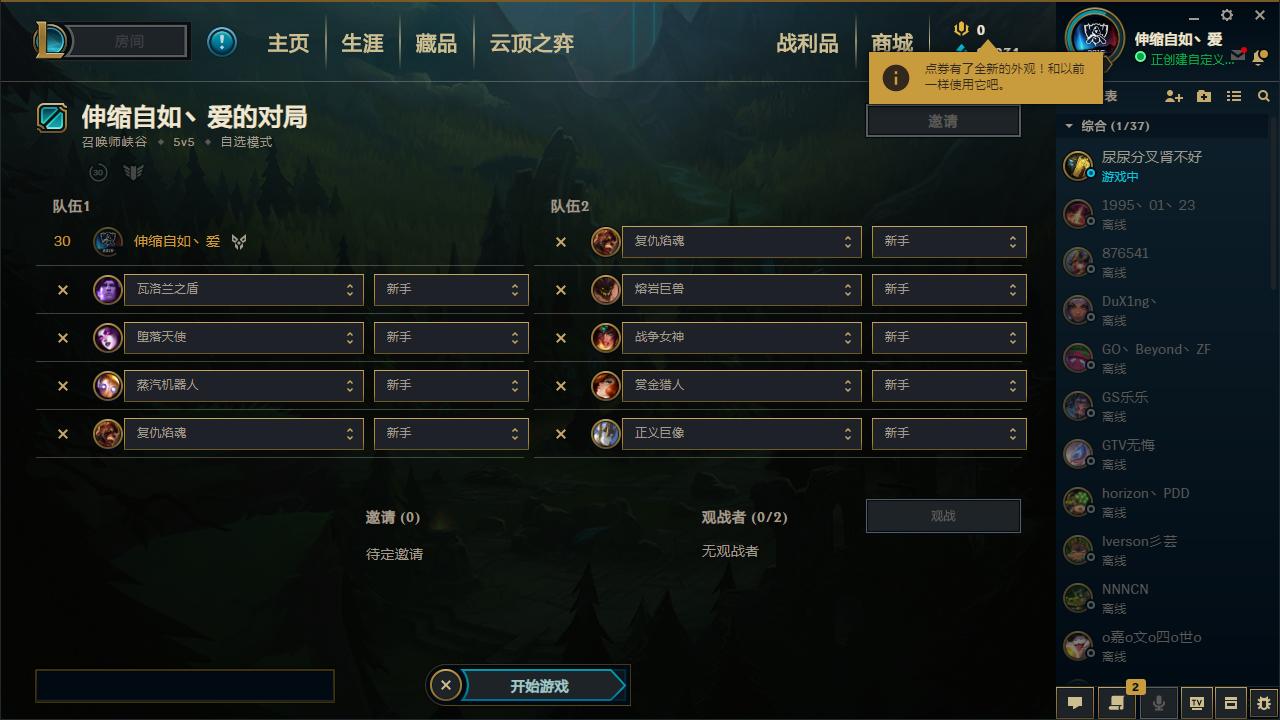Open the 瓦洛兰之盾 bot champion dropdown

coord(242,289)
